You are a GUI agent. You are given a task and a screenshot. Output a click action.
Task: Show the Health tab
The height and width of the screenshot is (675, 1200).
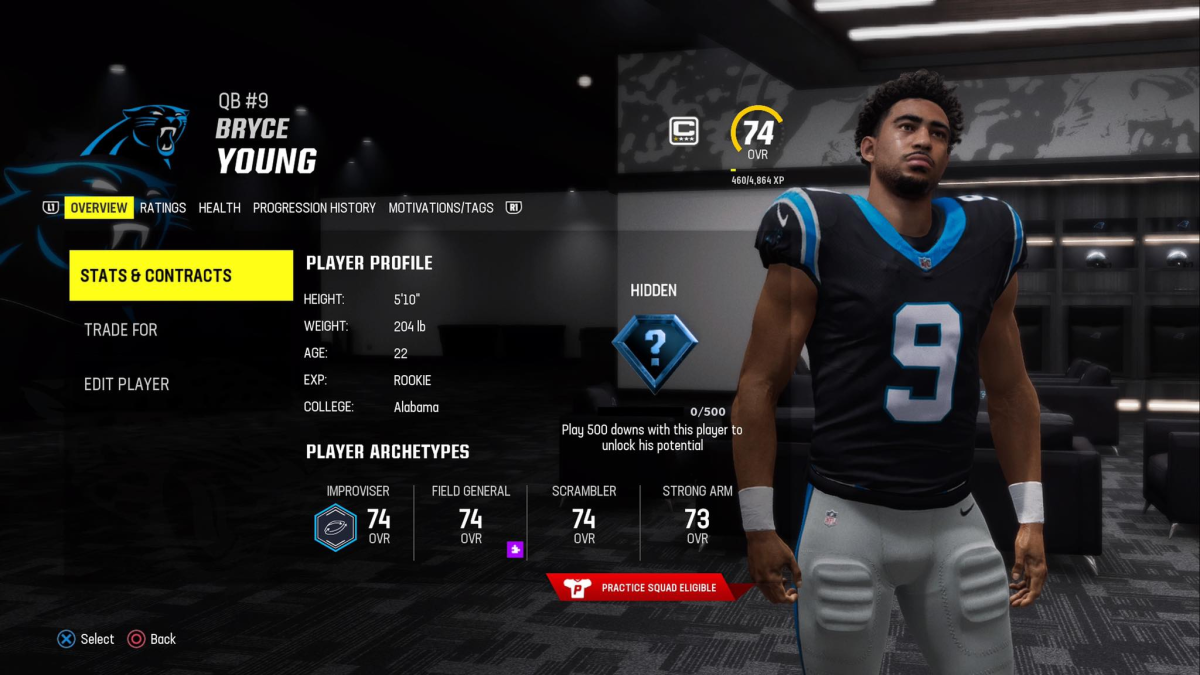(x=219, y=208)
